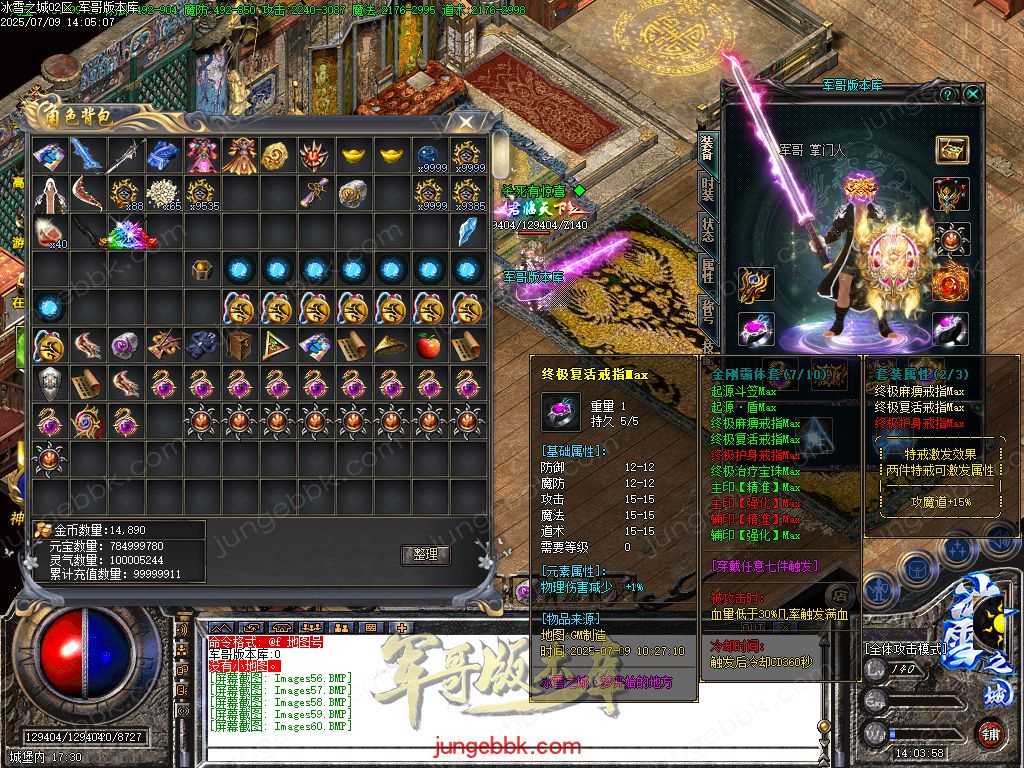This screenshot has width=1024, height=768.
Task: Select the light blue crystal shard
Action: [466, 232]
